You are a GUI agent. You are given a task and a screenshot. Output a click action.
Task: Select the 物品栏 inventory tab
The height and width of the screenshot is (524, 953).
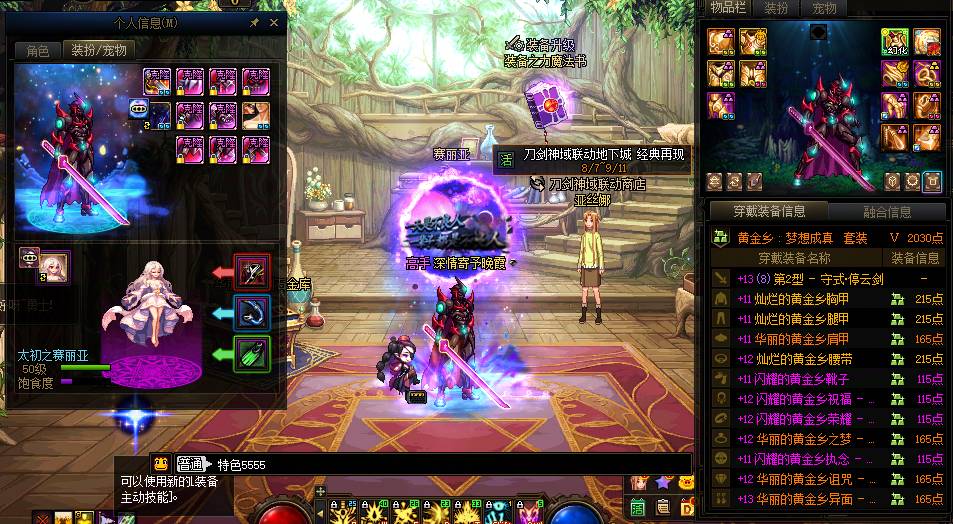728,8
